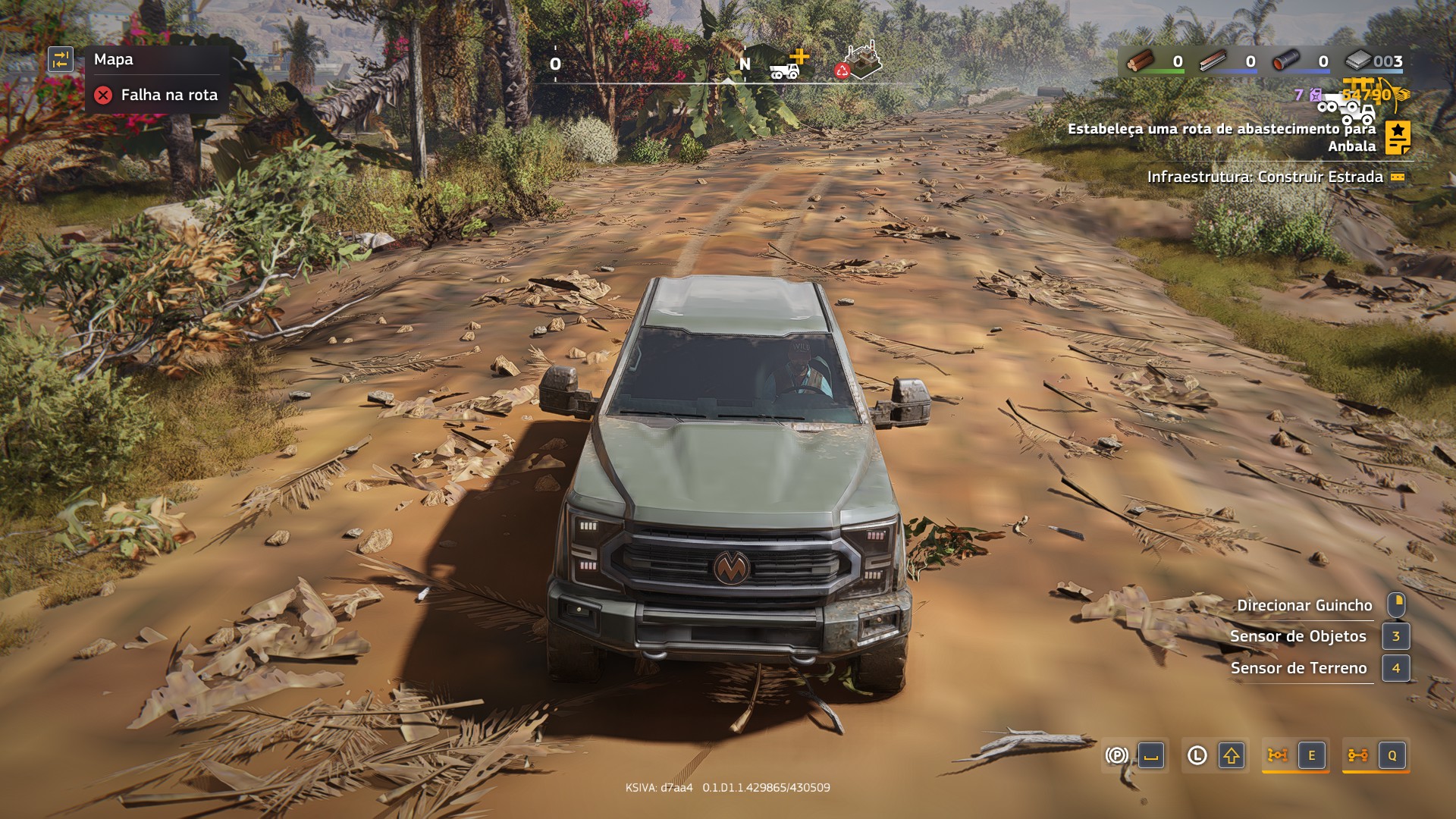Select the log resource icon

coord(1142,61)
